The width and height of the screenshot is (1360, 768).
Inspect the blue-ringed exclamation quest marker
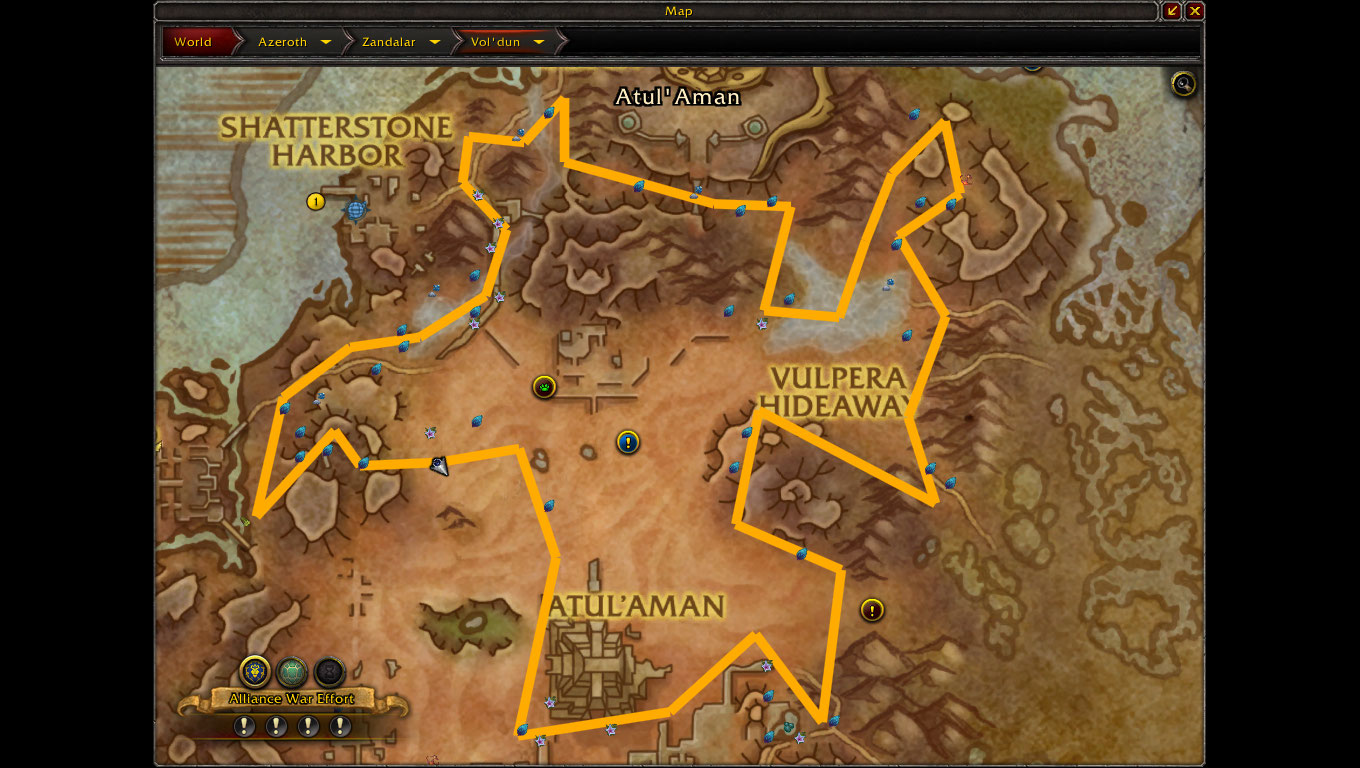click(x=628, y=442)
